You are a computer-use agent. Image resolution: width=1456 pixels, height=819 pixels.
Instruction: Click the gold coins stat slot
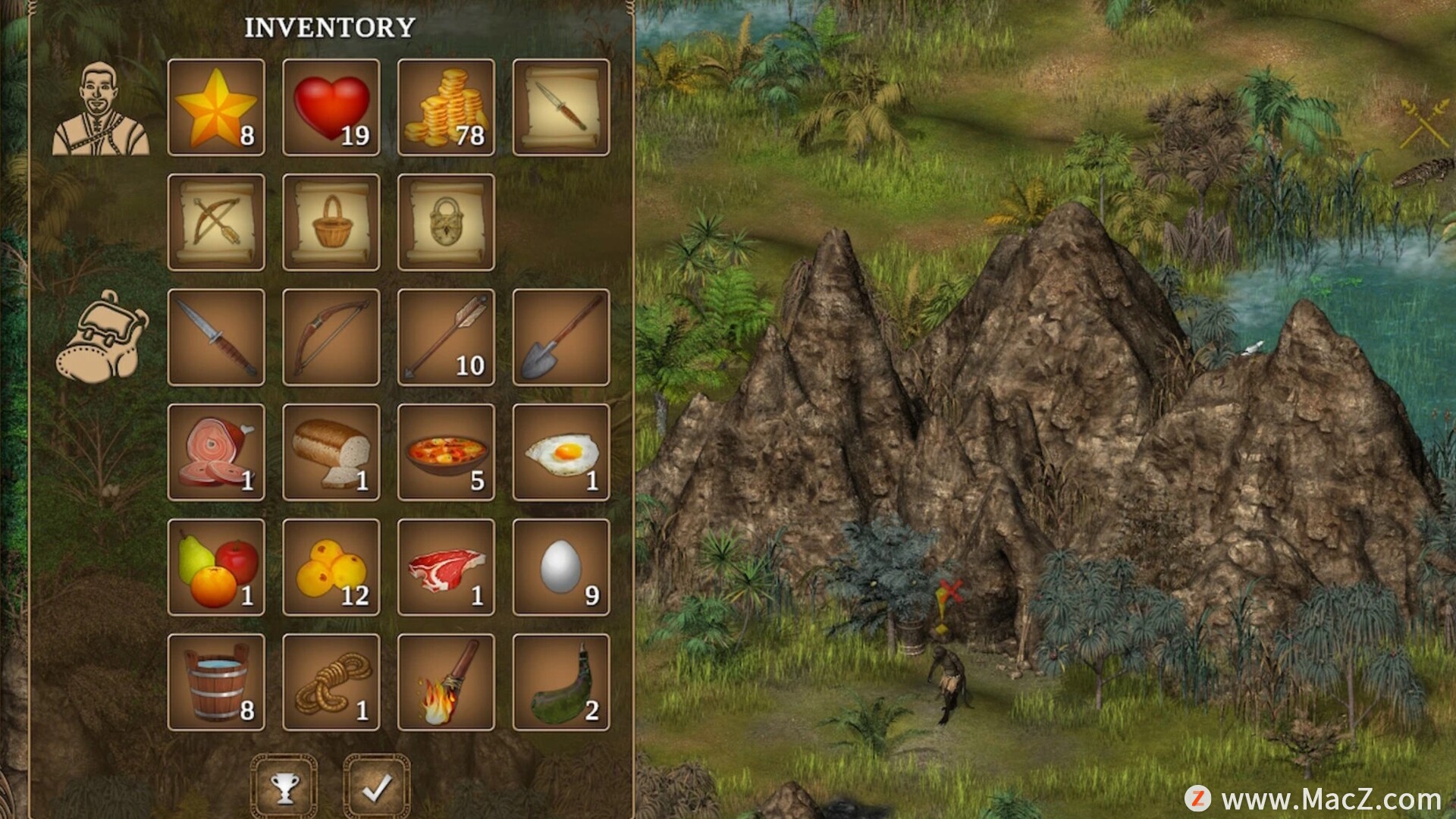(x=446, y=108)
